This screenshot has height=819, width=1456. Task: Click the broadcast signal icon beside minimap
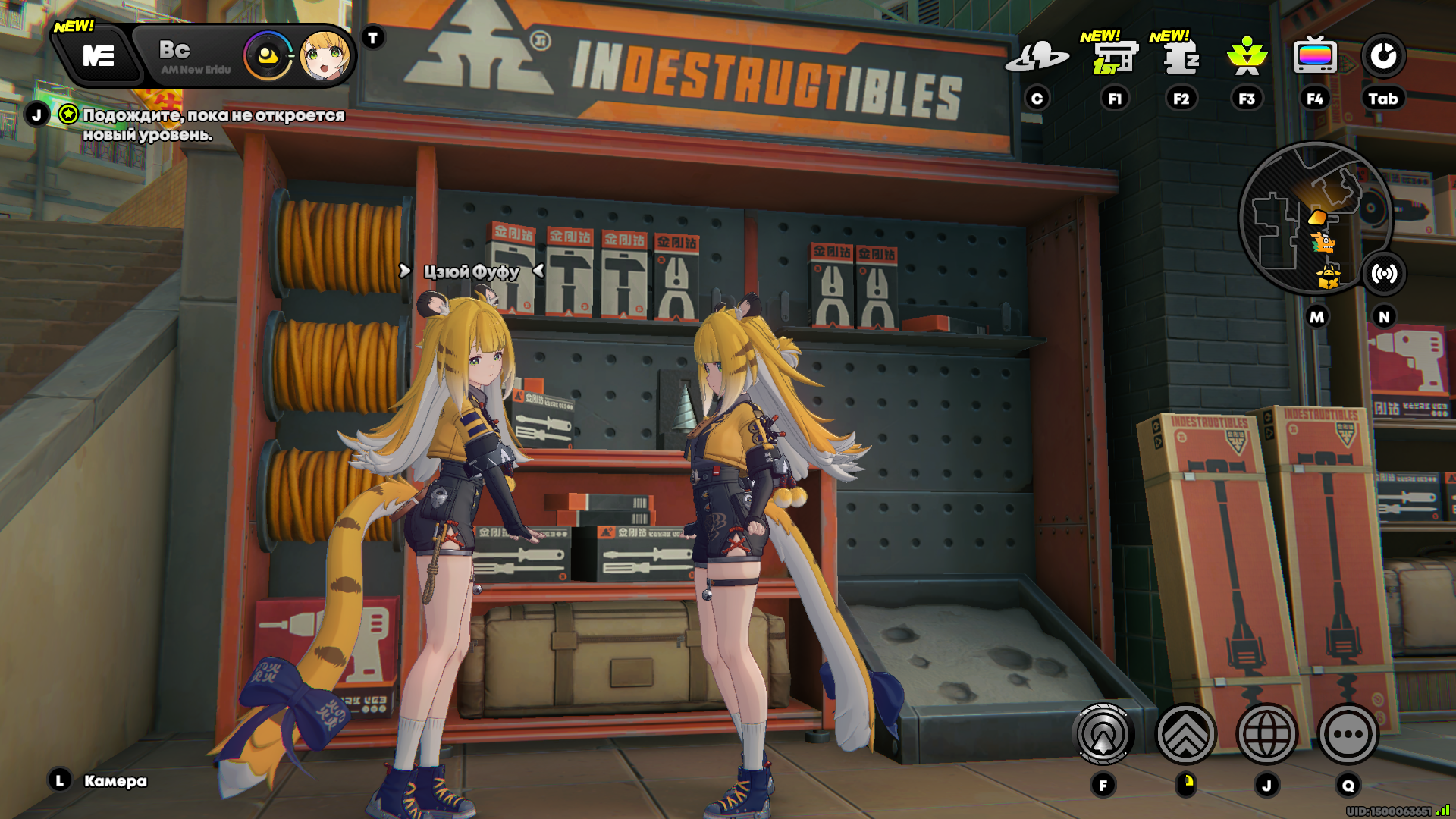[1384, 273]
